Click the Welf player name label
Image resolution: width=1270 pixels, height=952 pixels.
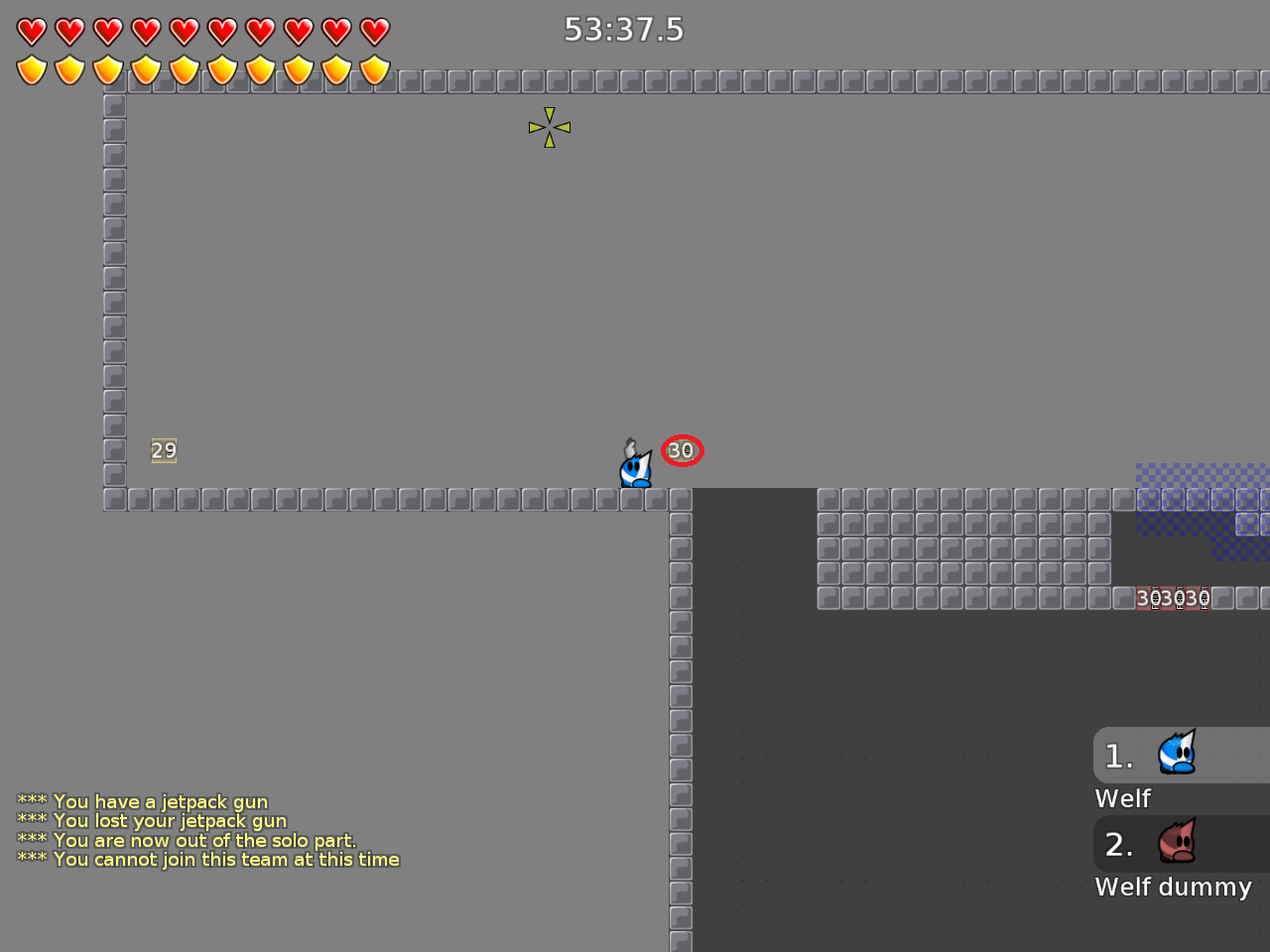[1122, 798]
